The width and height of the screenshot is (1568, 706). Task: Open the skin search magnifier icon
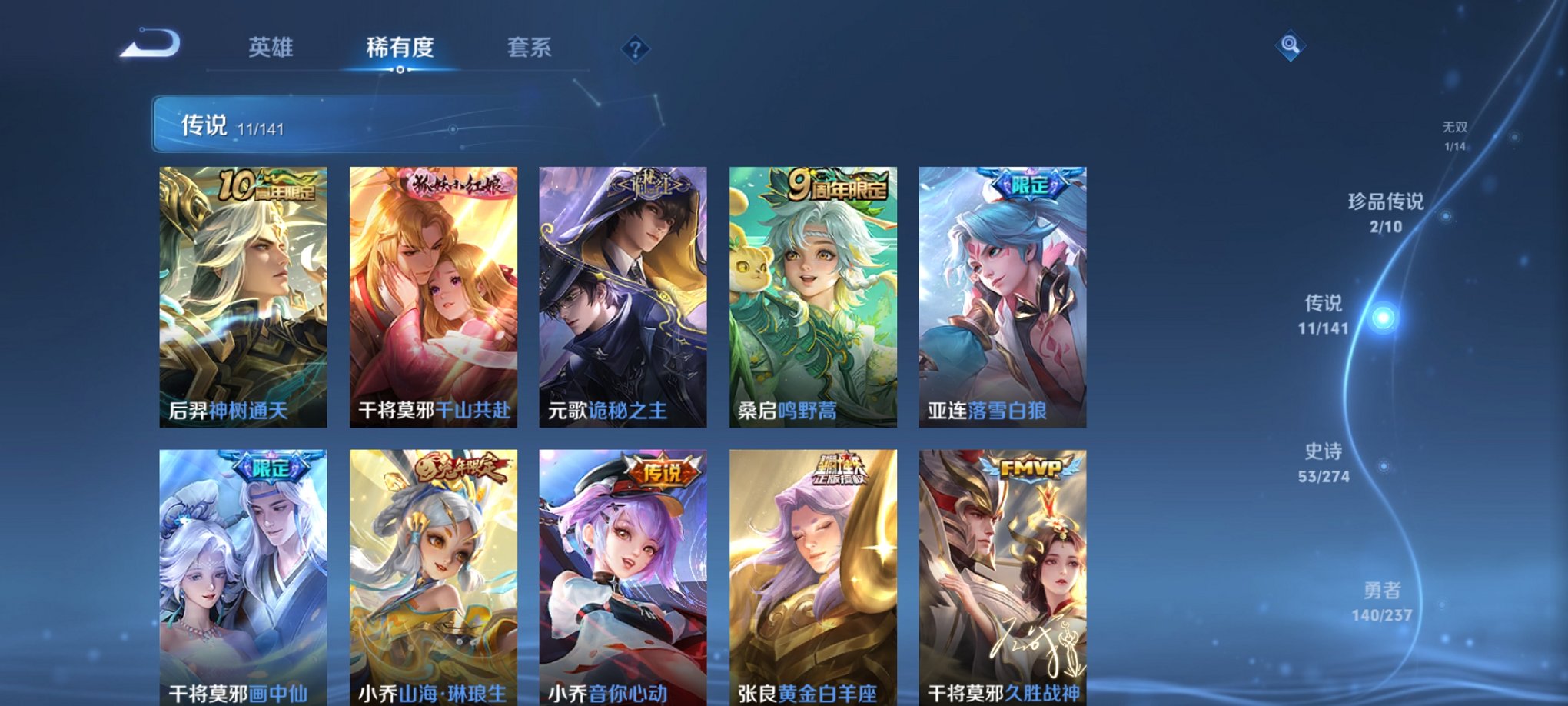pyautogui.click(x=1291, y=46)
